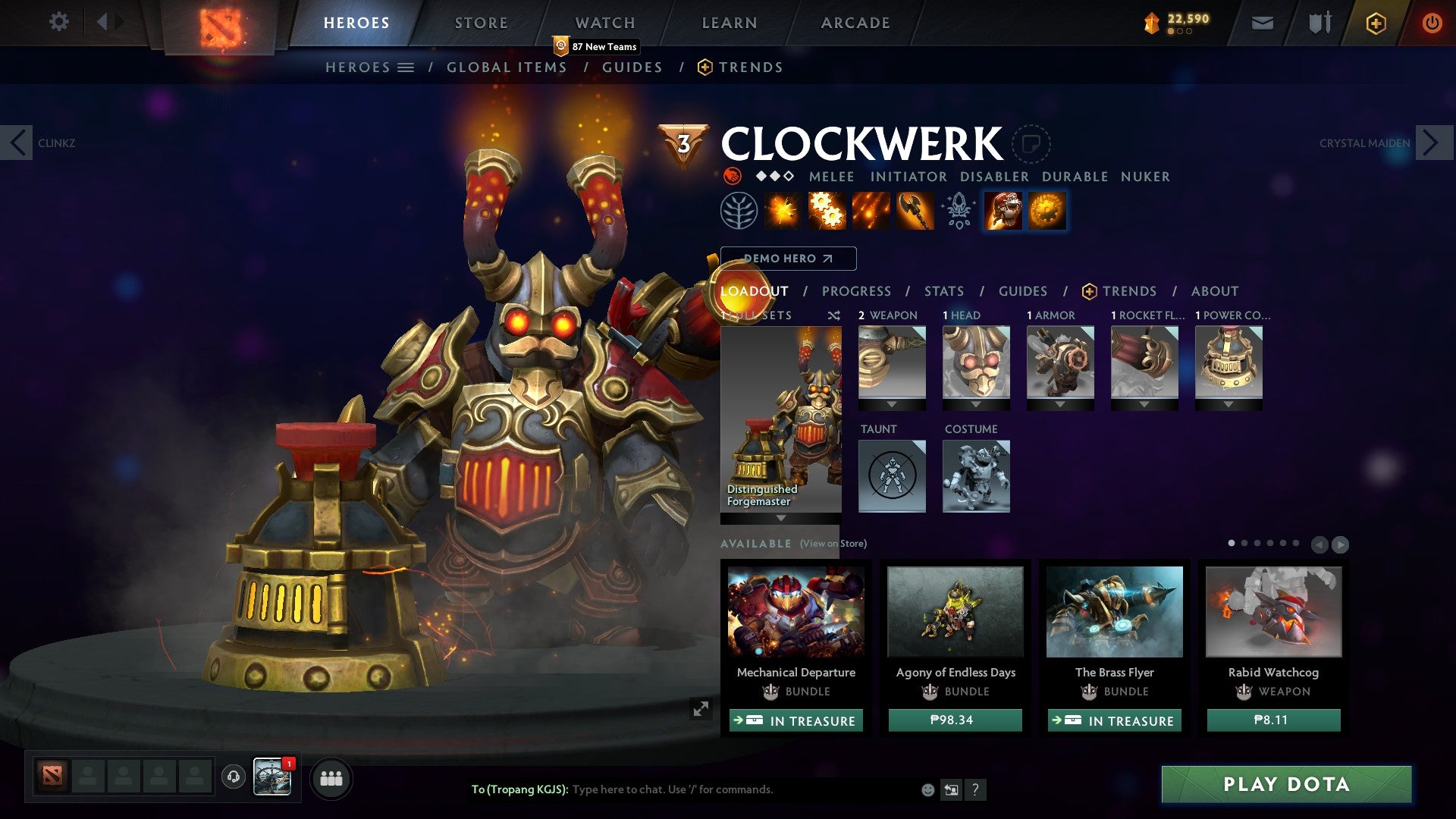Image resolution: width=1456 pixels, height=819 pixels.
Task: Click the View on Store link
Action: (x=833, y=544)
